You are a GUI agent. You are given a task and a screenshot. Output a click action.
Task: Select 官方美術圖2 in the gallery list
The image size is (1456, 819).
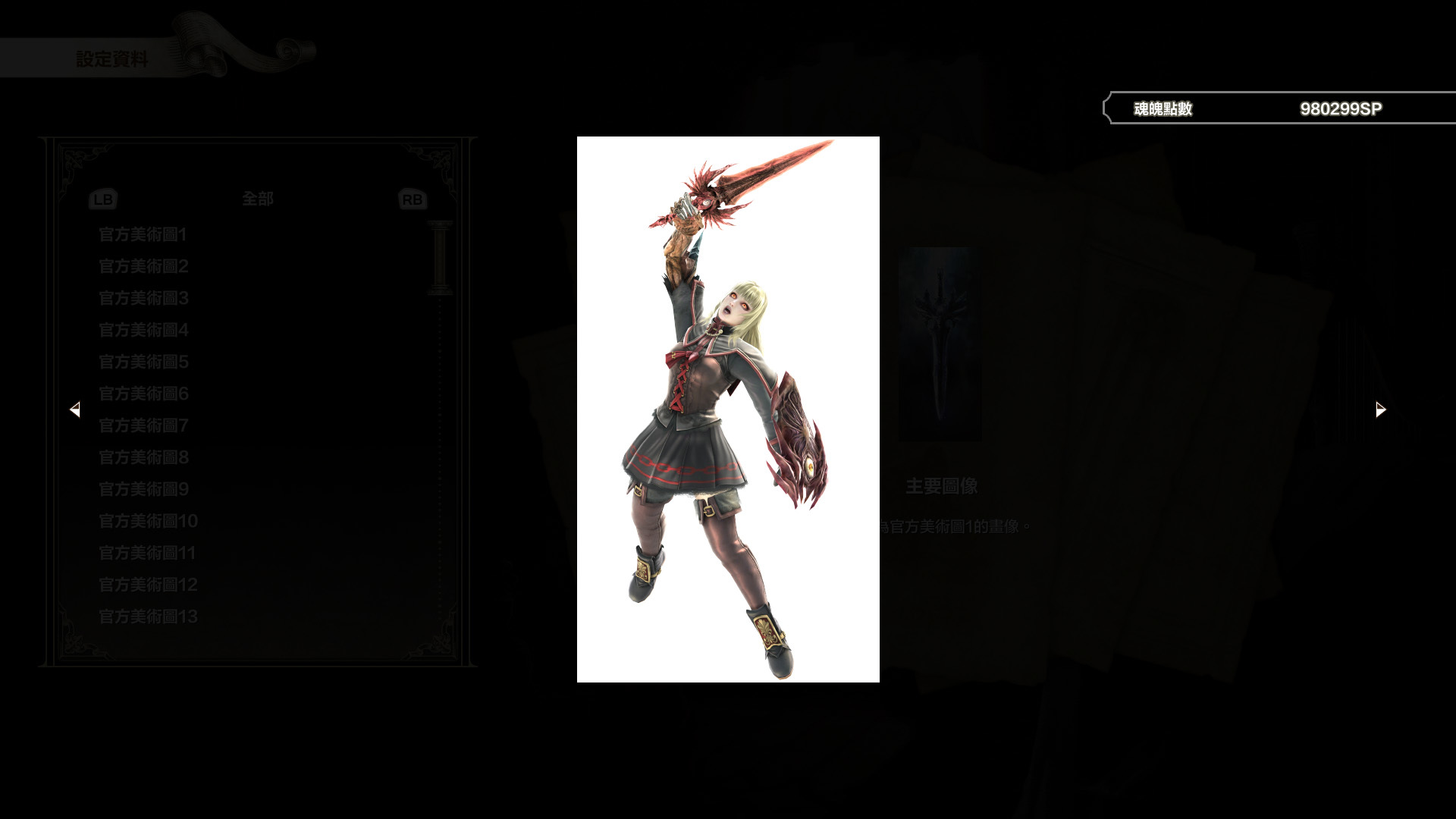pos(143,267)
